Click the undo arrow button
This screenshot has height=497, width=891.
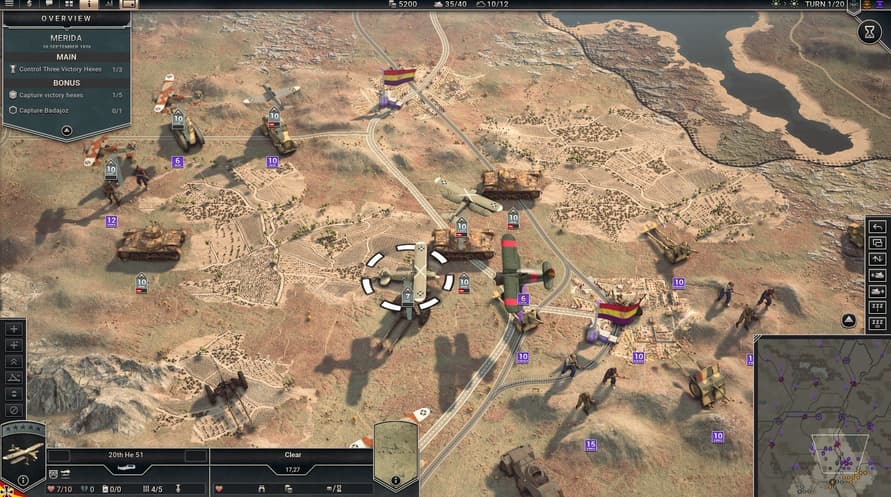878,226
